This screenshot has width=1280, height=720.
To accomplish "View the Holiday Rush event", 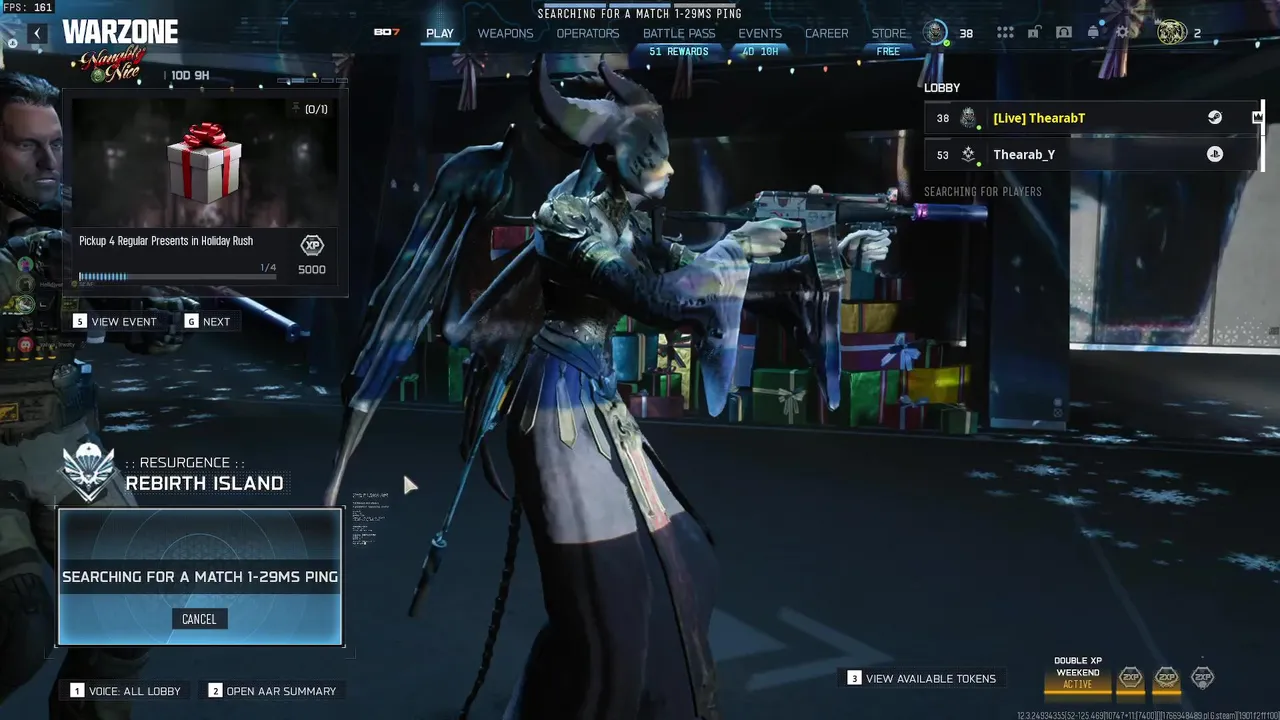I will 115,322.
